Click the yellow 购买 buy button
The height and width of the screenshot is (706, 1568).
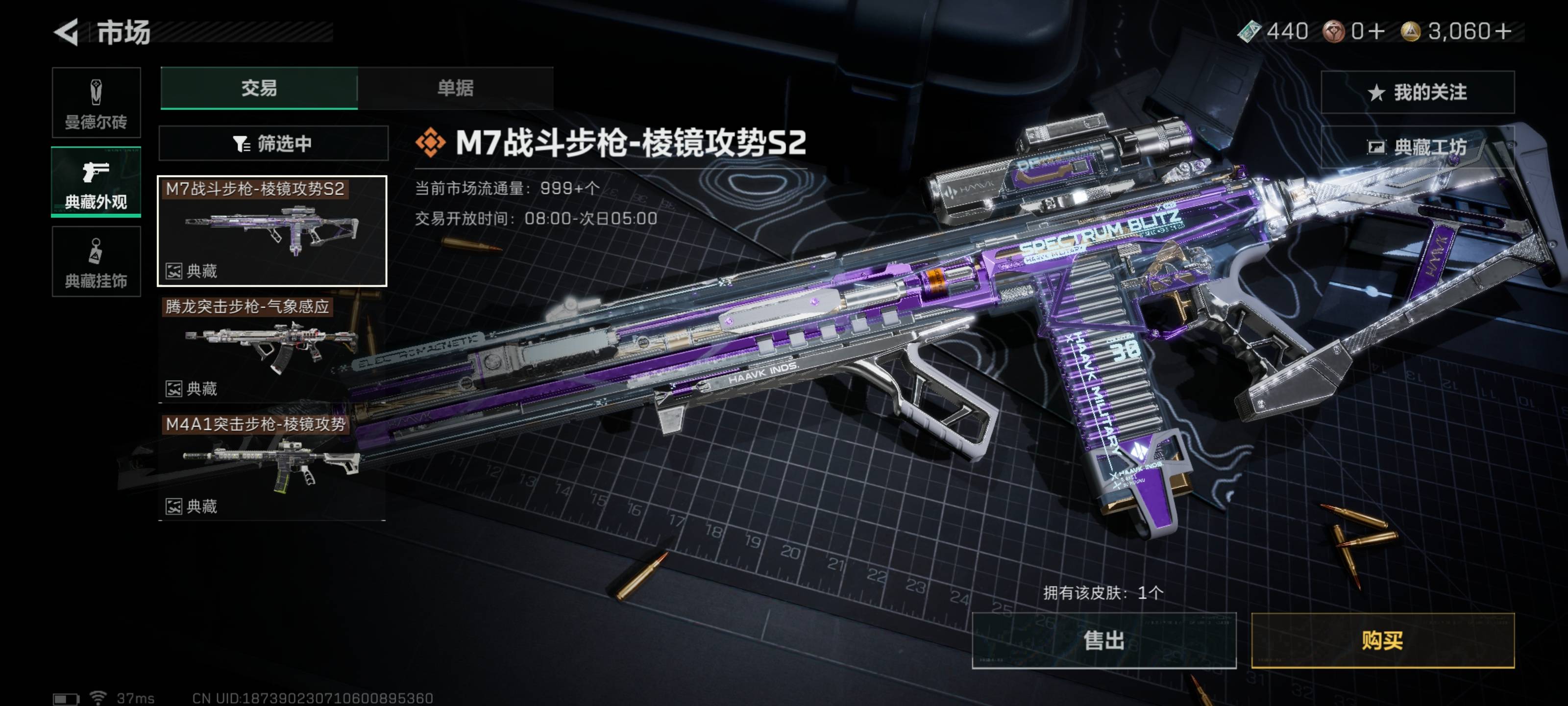pyautogui.click(x=1382, y=640)
